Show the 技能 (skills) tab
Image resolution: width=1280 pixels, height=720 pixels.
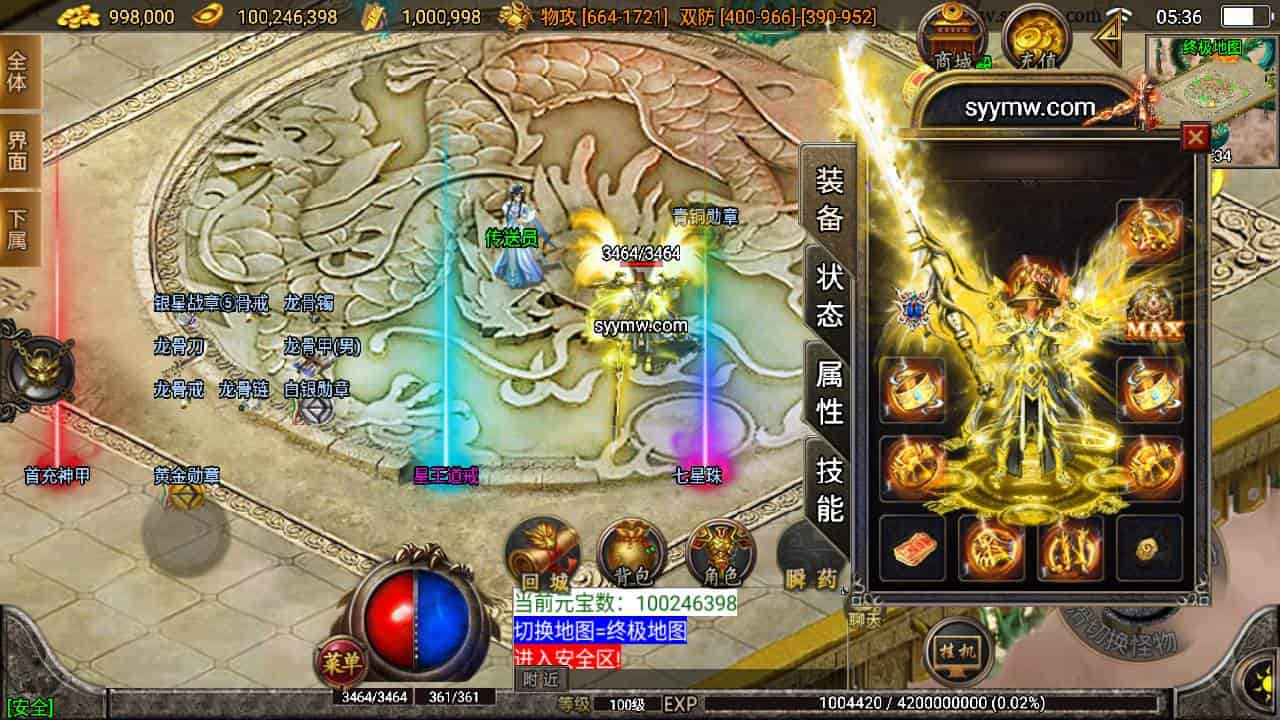[830, 489]
